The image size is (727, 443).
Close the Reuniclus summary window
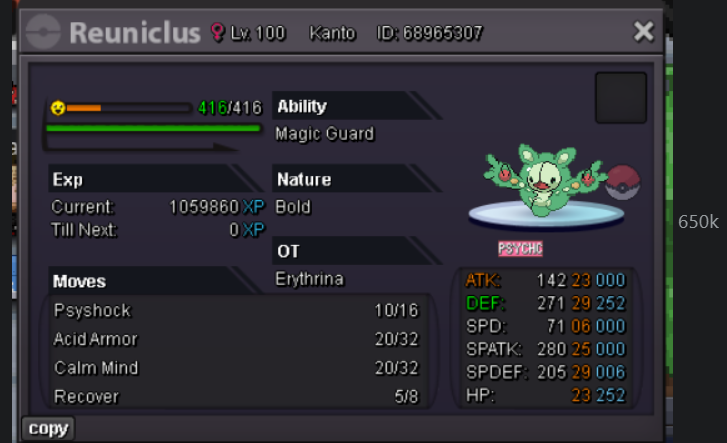(x=643, y=33)
